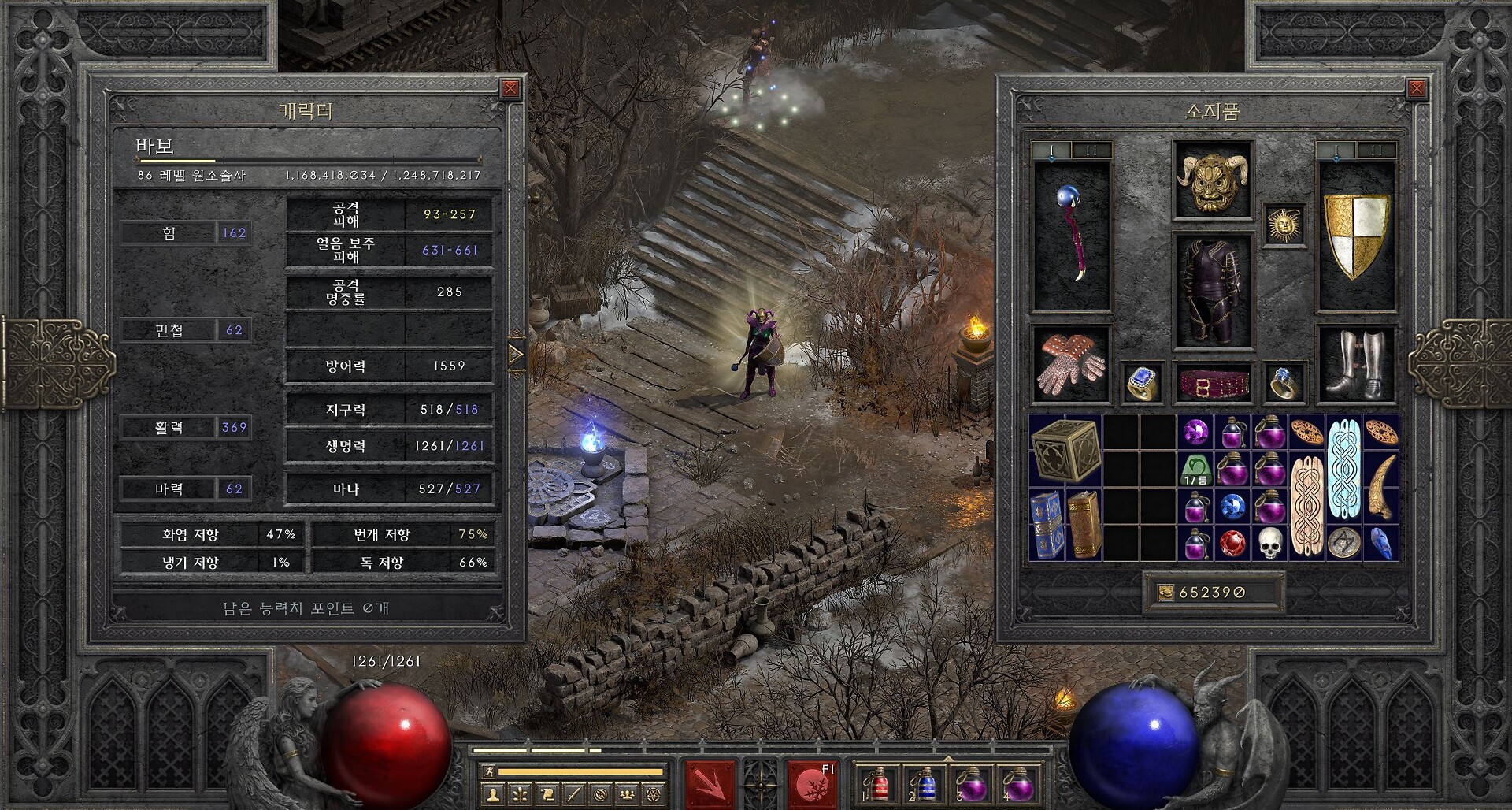Select the equipped chain gloves
Screen dimensions: 1512x810
coord(1071,364)
